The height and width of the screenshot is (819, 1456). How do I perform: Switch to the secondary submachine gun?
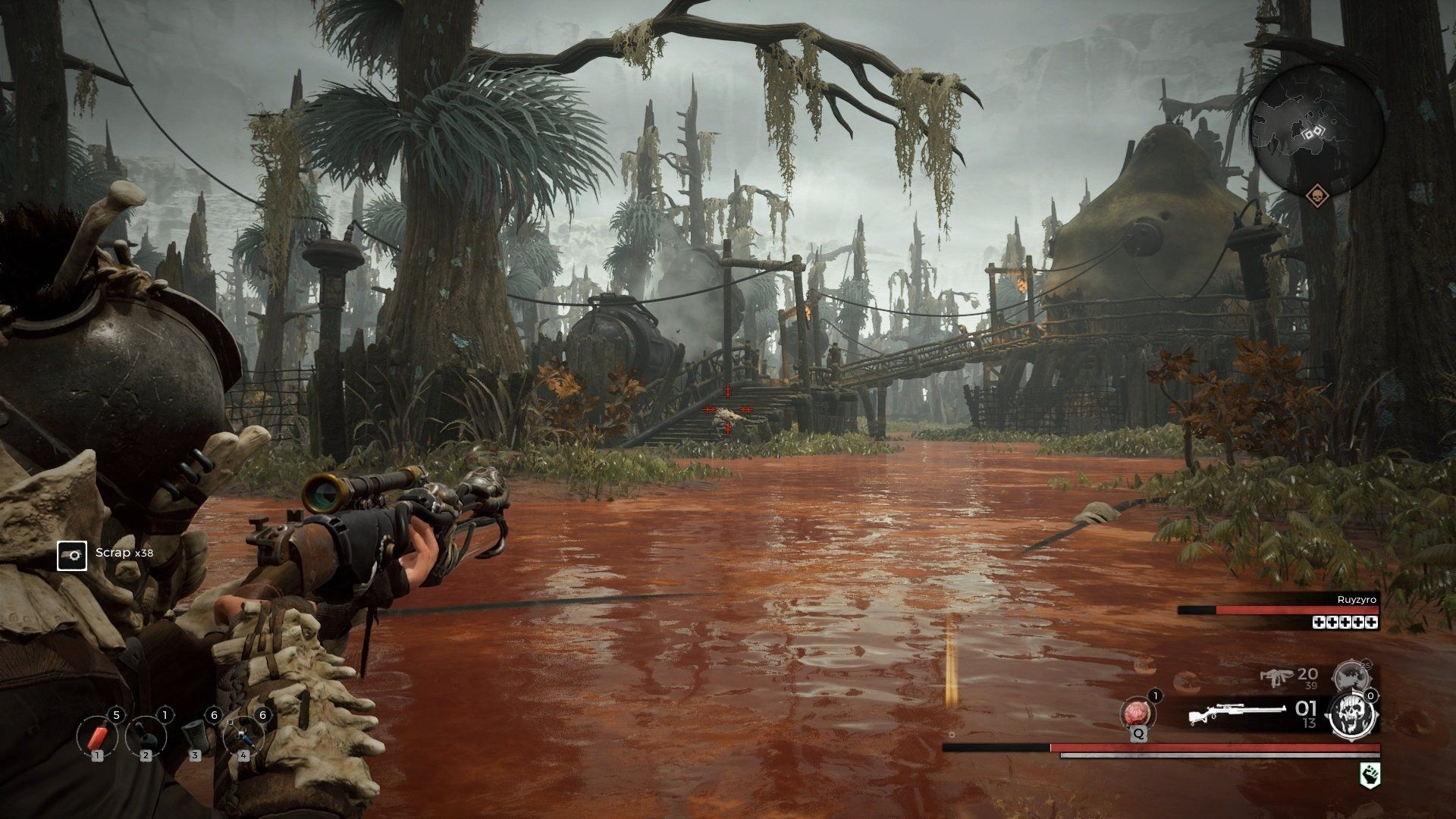[1276, 676]
